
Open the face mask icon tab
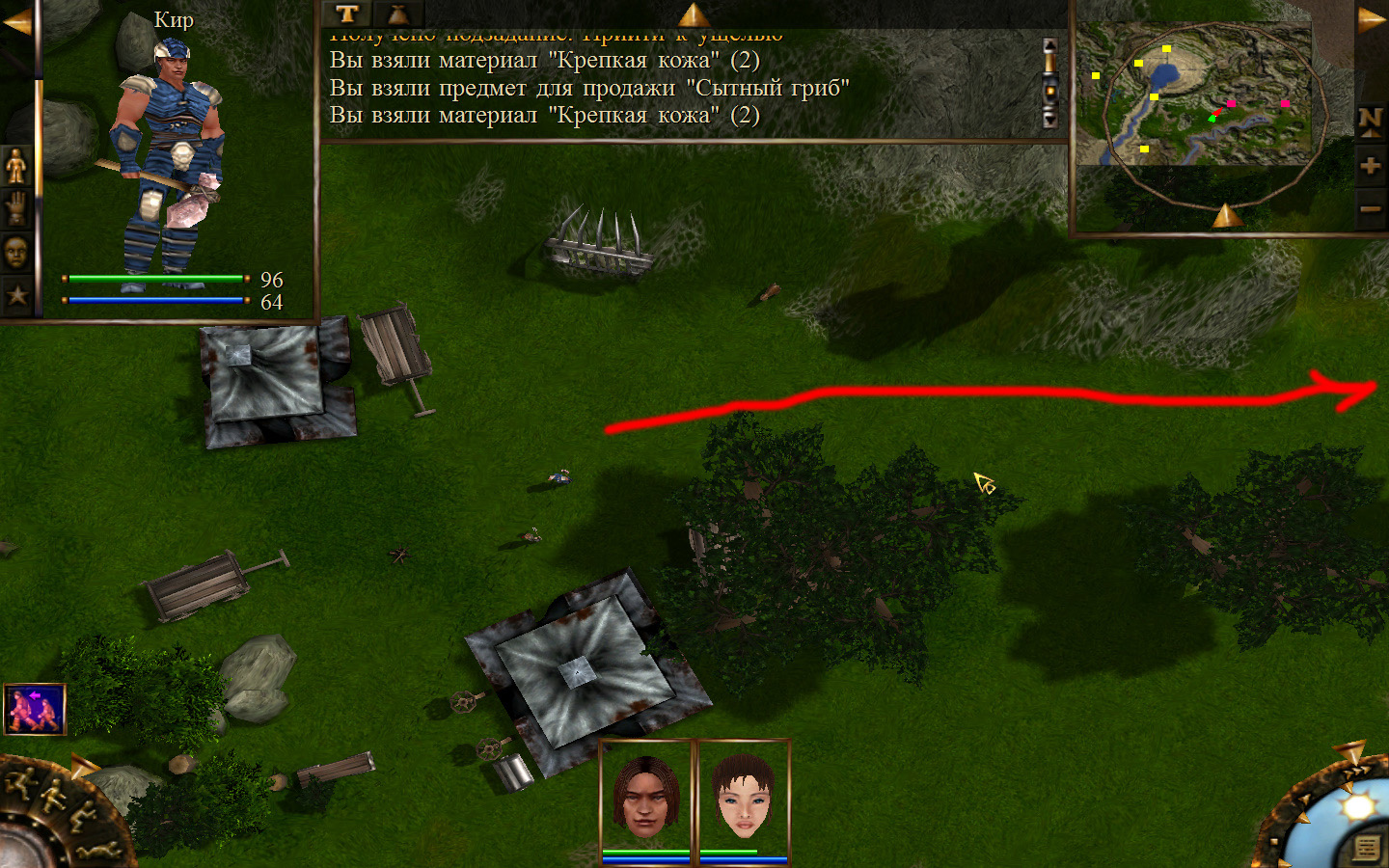pos(16,252)
